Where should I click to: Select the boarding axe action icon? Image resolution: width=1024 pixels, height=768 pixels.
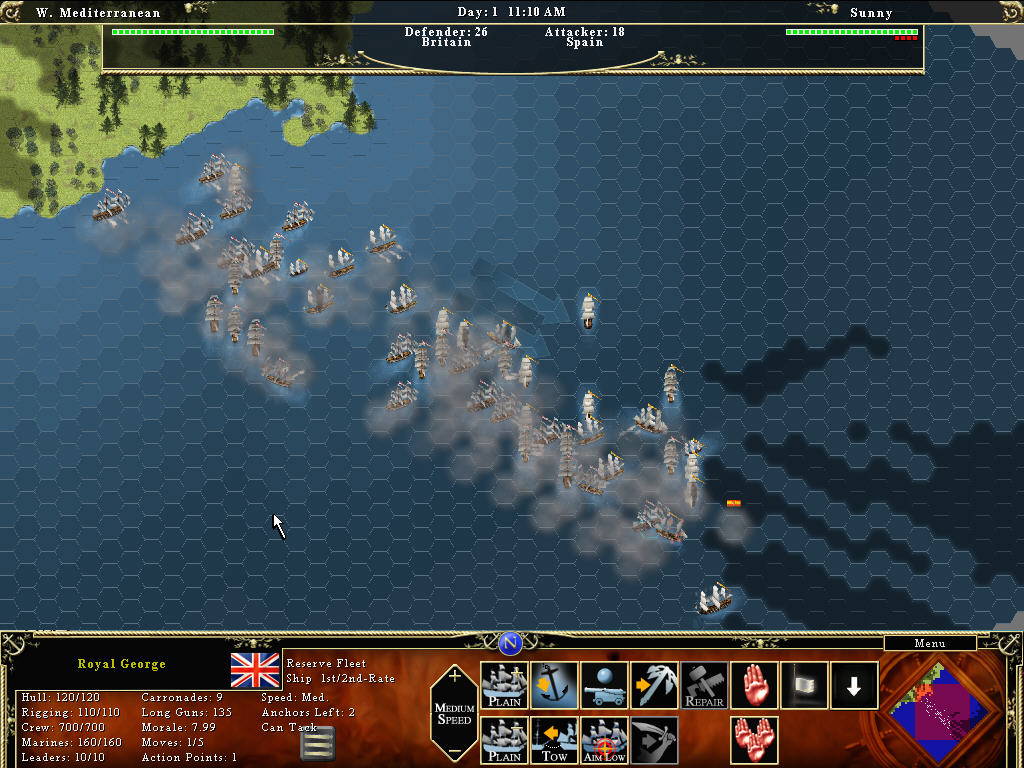tap(655, 686)
